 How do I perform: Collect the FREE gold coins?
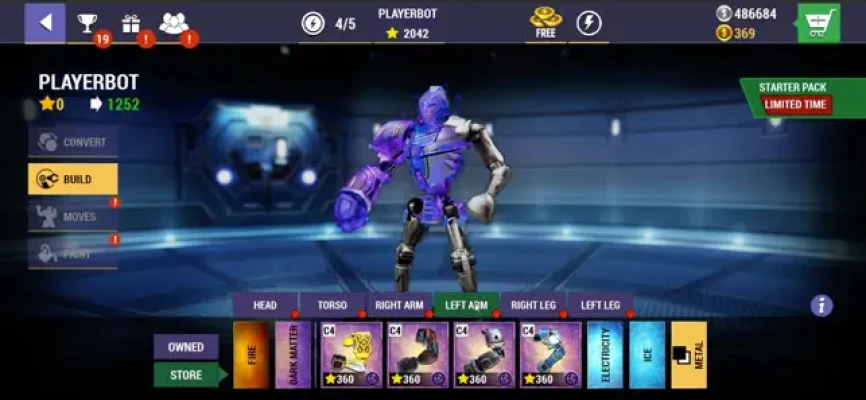coord(545,23)
